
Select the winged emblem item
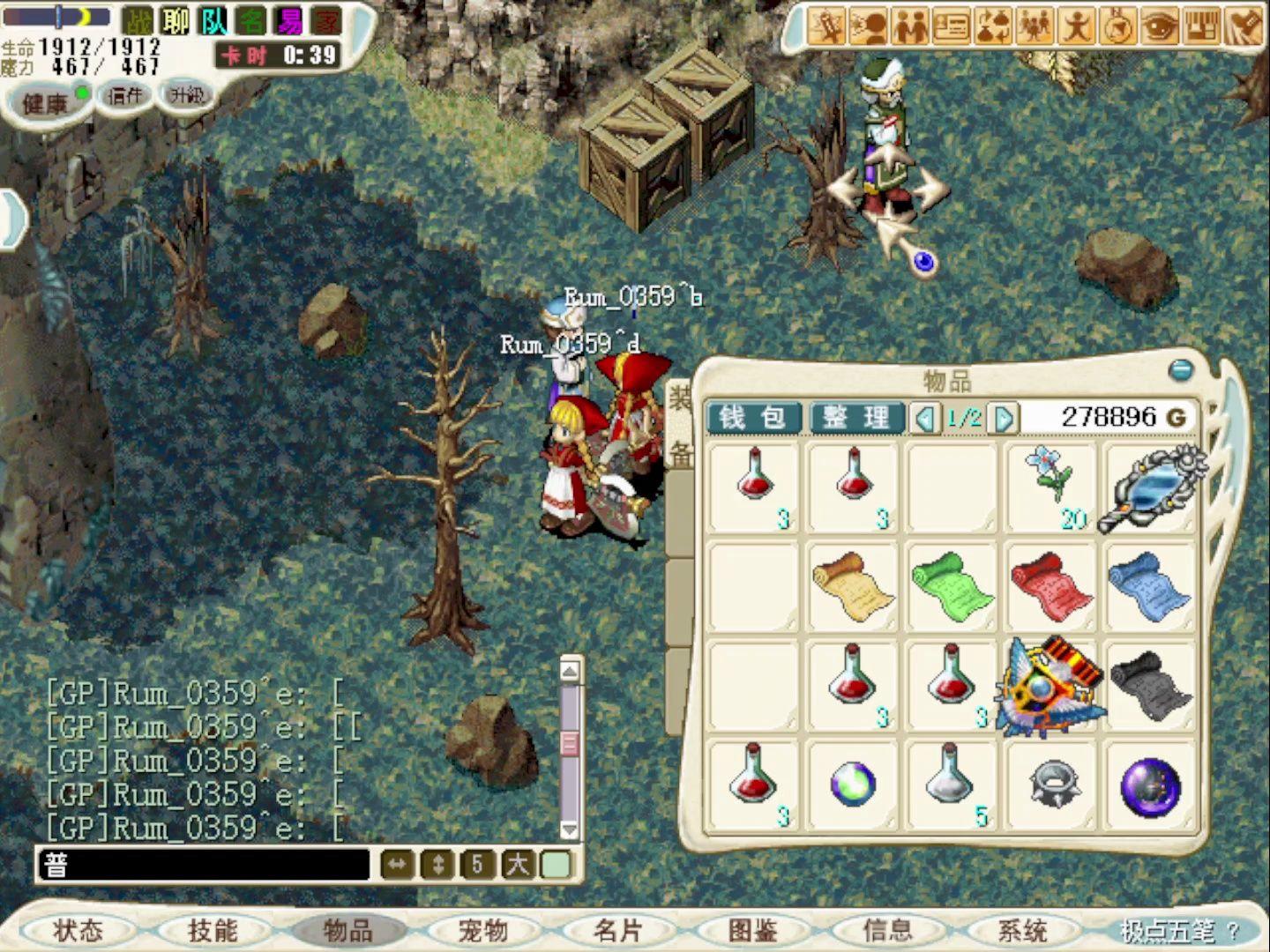pyautogui.click(x=1051, y=688)
